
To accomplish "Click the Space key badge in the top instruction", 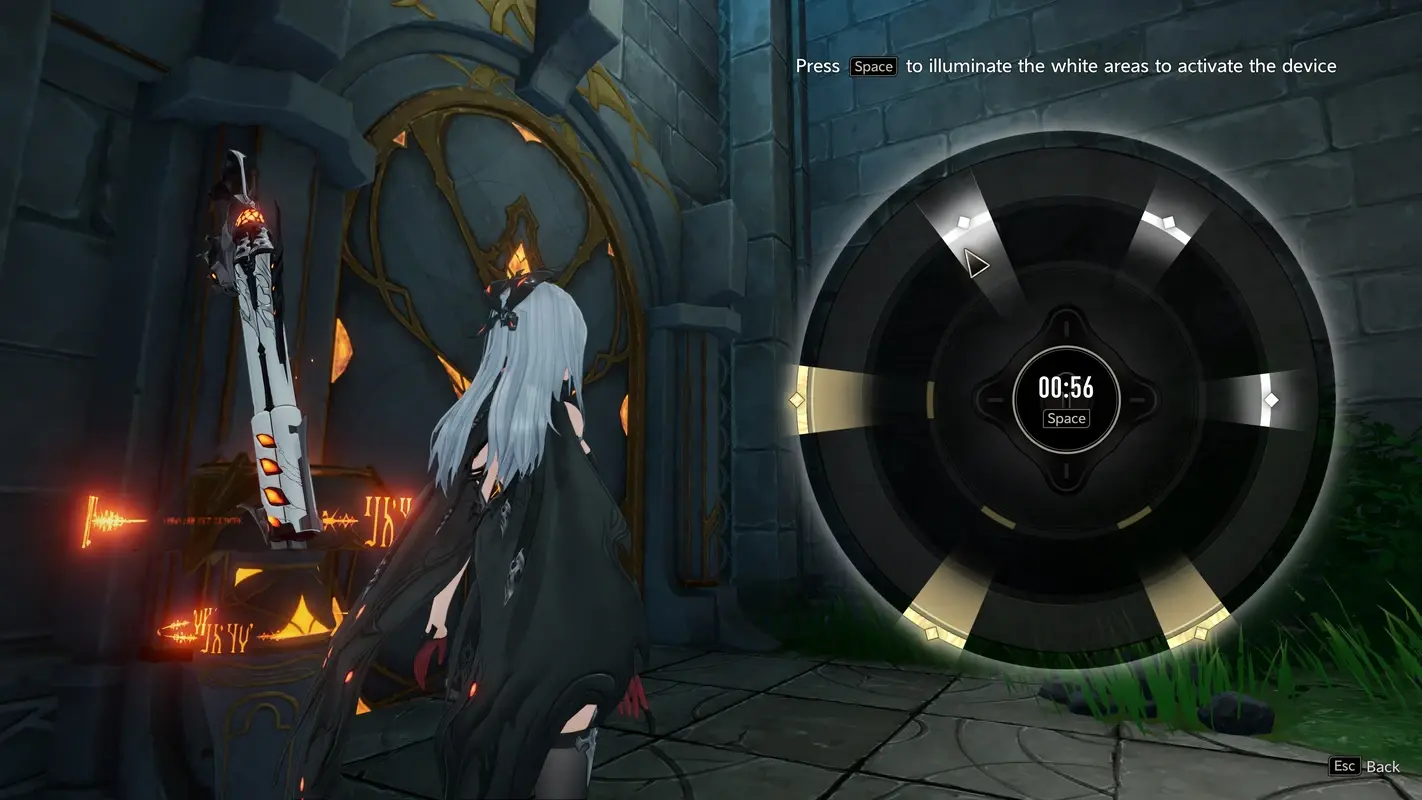I will click(x=872, y=66).
